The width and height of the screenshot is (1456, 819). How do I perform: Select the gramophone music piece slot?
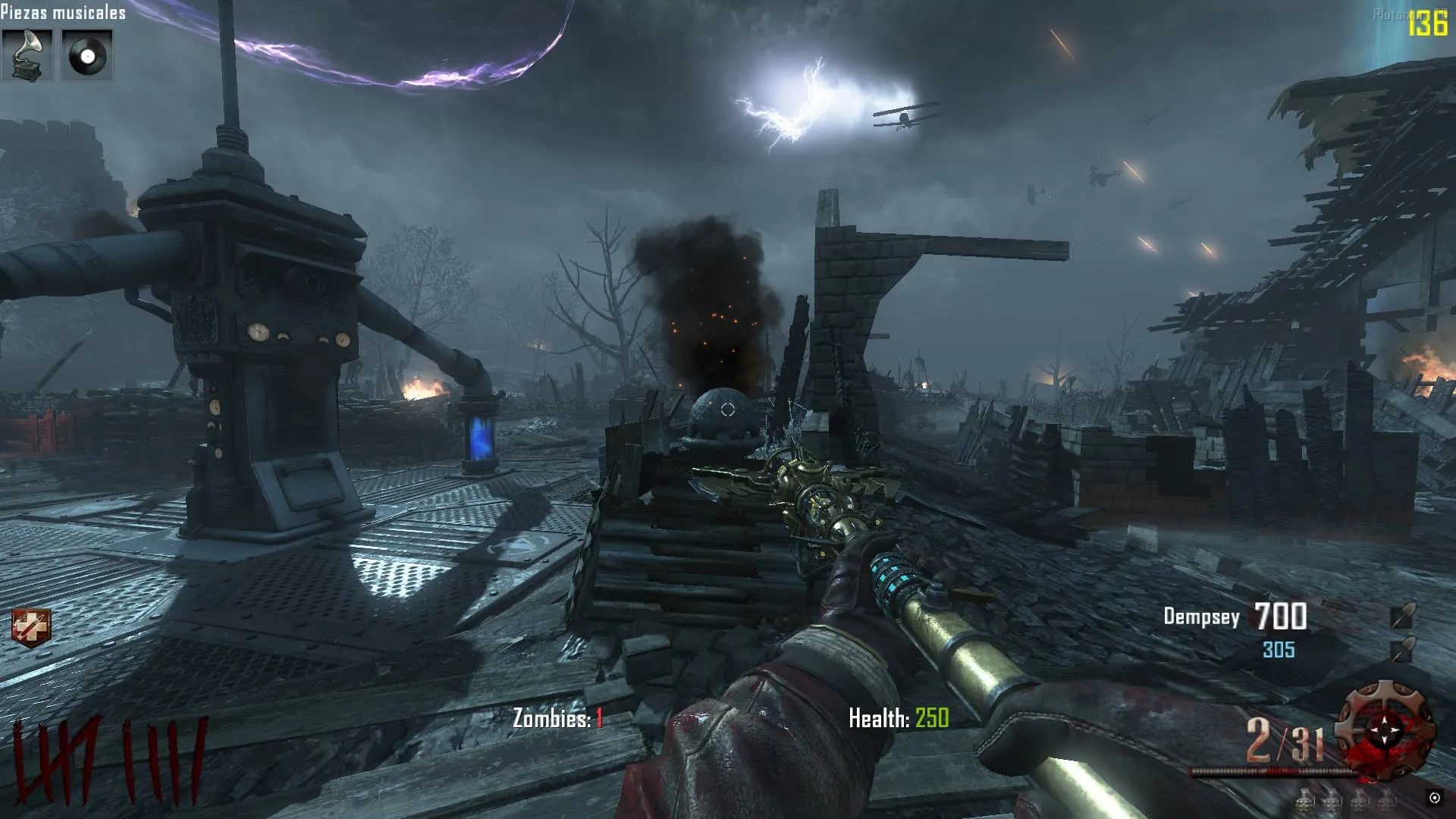[27, 55]
